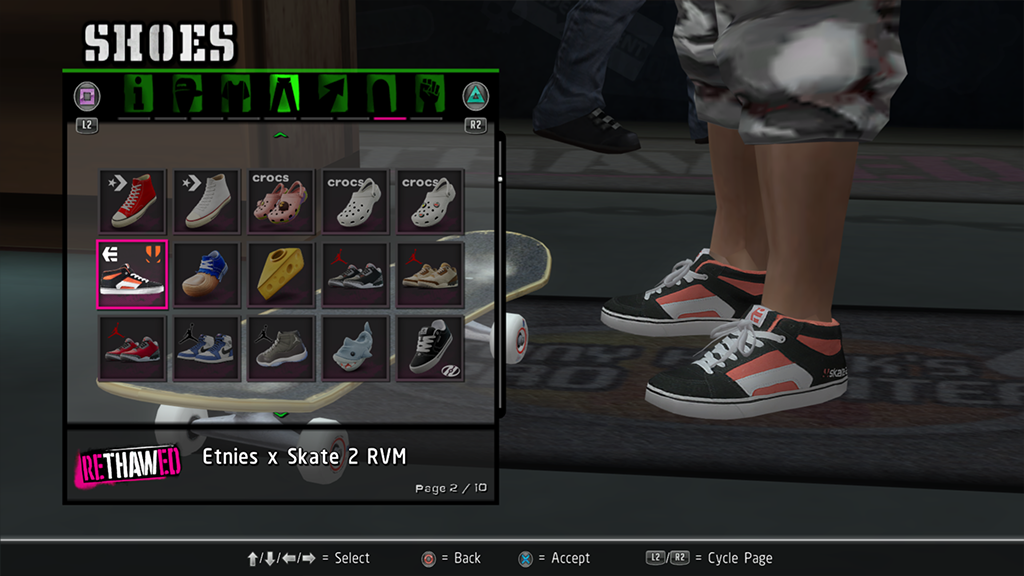Image resolution: width=1024 pixels, height=576 pixels.
Task: Click the green down arrow below the shoe grid
Action: pyautogui.click(x=281, y=413)
